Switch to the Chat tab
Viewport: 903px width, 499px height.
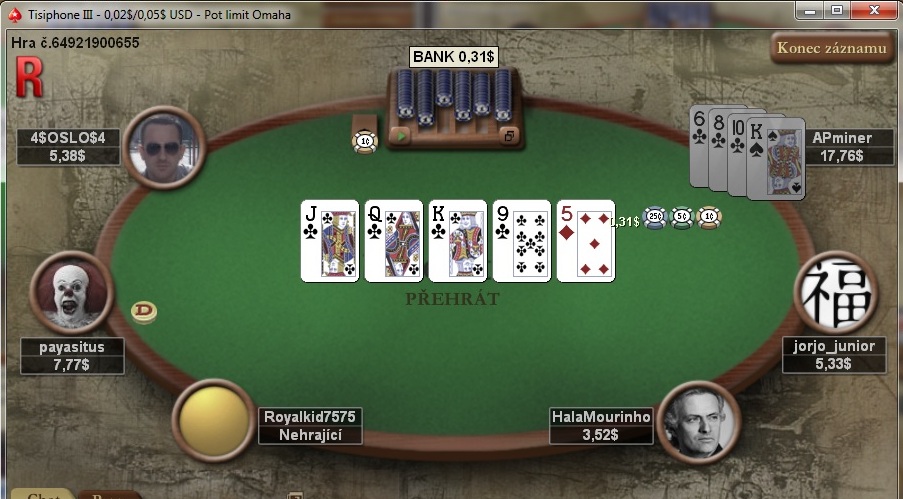[x=36, y=495]
